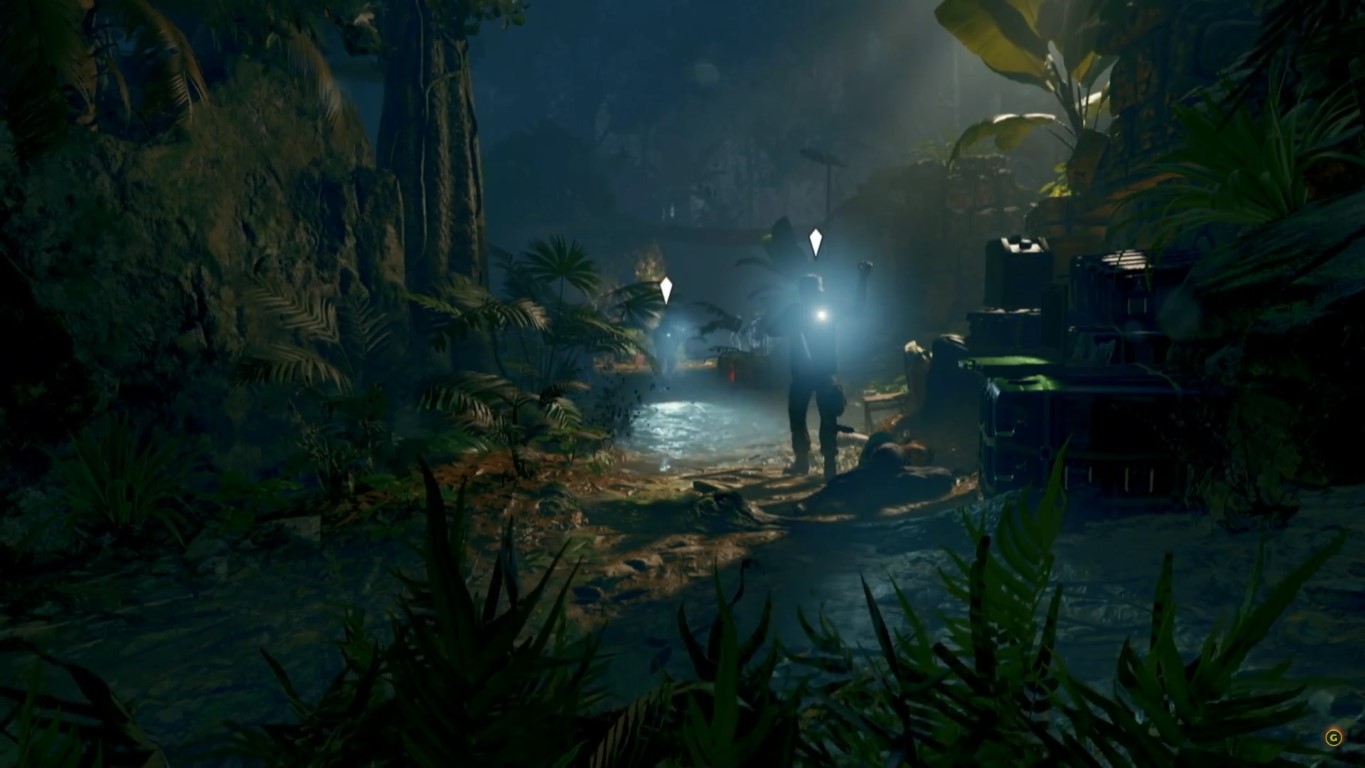Select the diamond marker over the distant enemy
1365x768 pixels.
click(666, 290)
